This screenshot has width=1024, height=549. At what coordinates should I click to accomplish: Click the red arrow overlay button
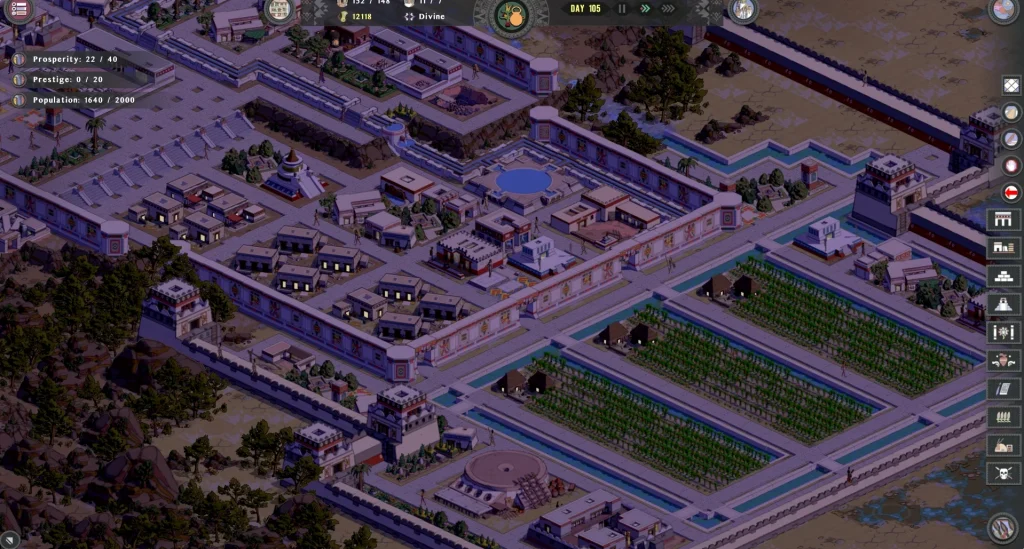pos(1011,193)
